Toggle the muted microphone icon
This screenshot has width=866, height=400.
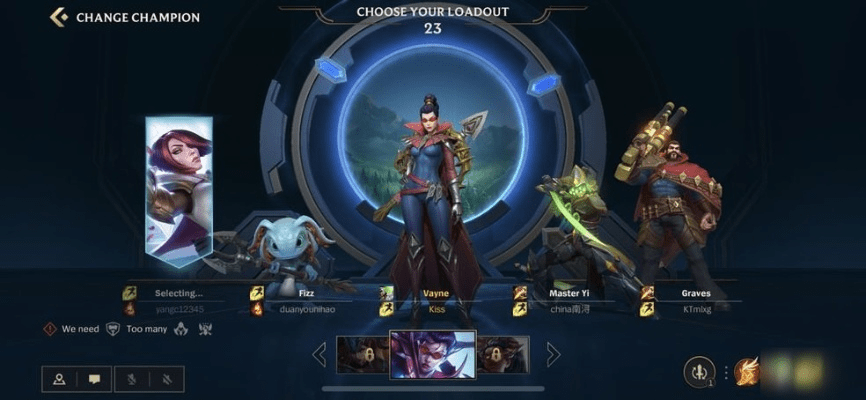(131, 379)
